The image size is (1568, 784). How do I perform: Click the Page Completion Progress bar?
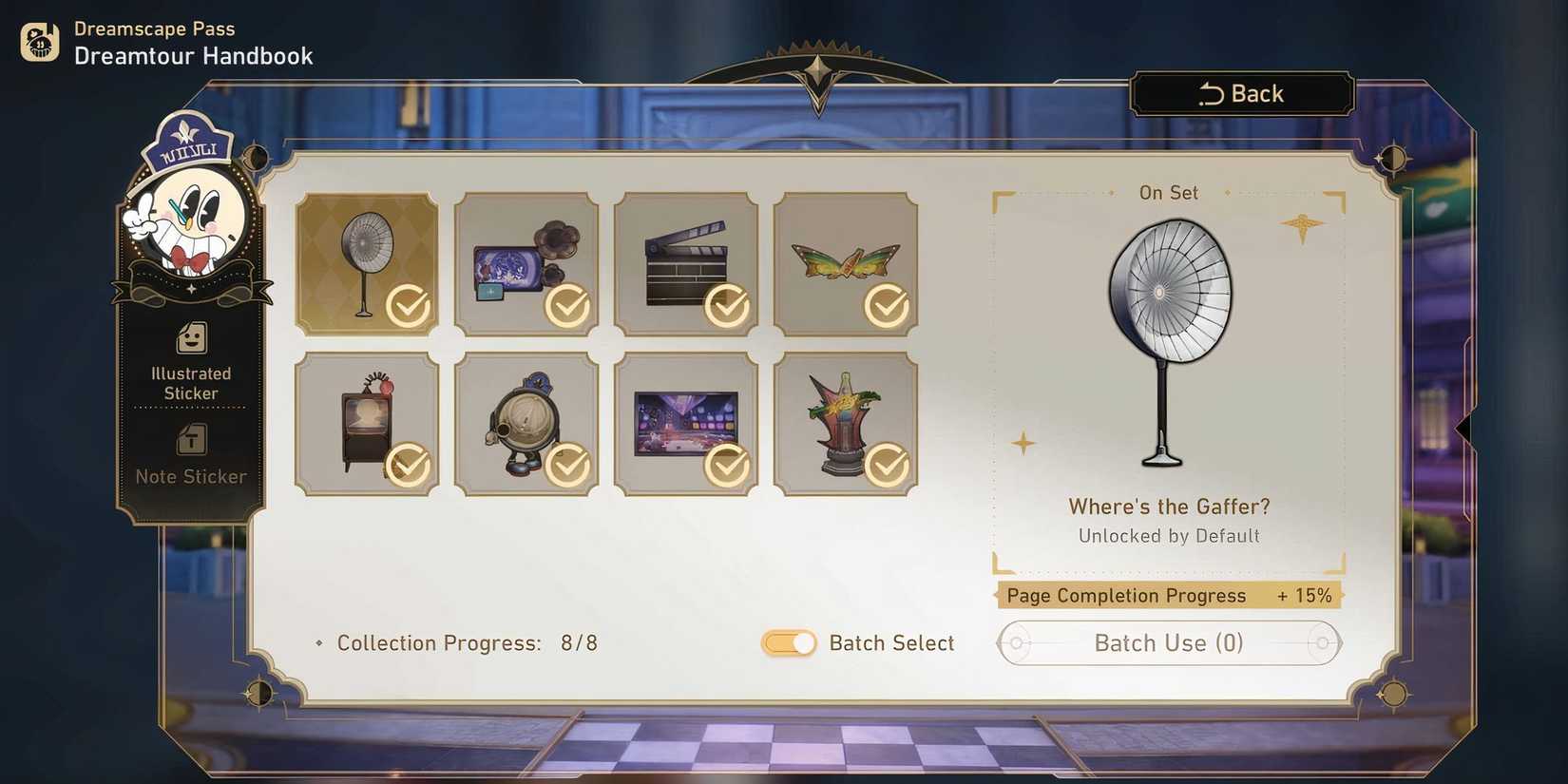click(1168, 596)
